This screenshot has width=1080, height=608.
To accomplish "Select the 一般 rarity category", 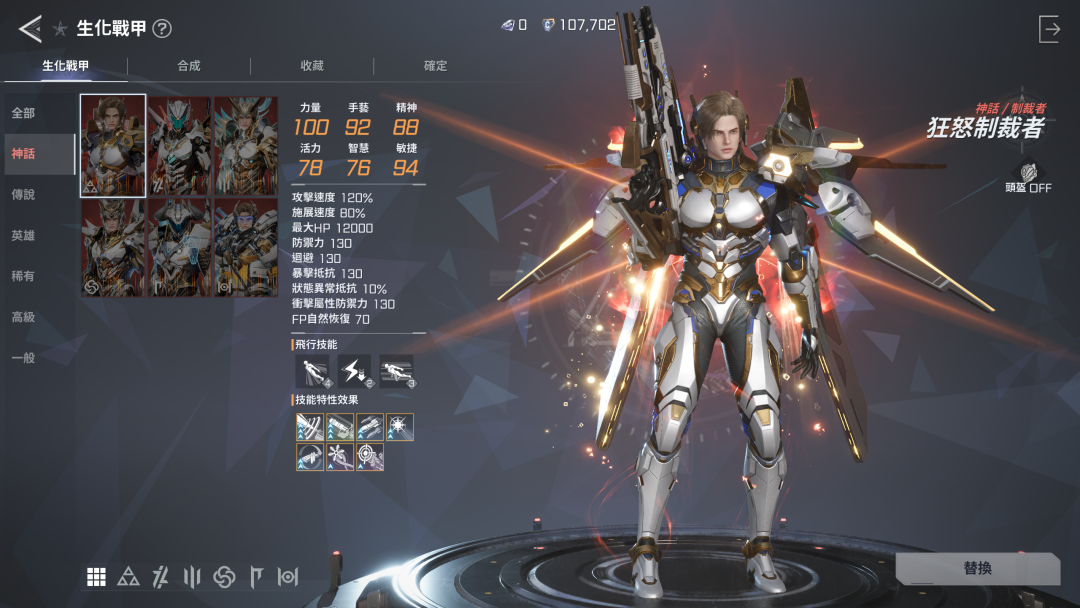I will point(23,358).
